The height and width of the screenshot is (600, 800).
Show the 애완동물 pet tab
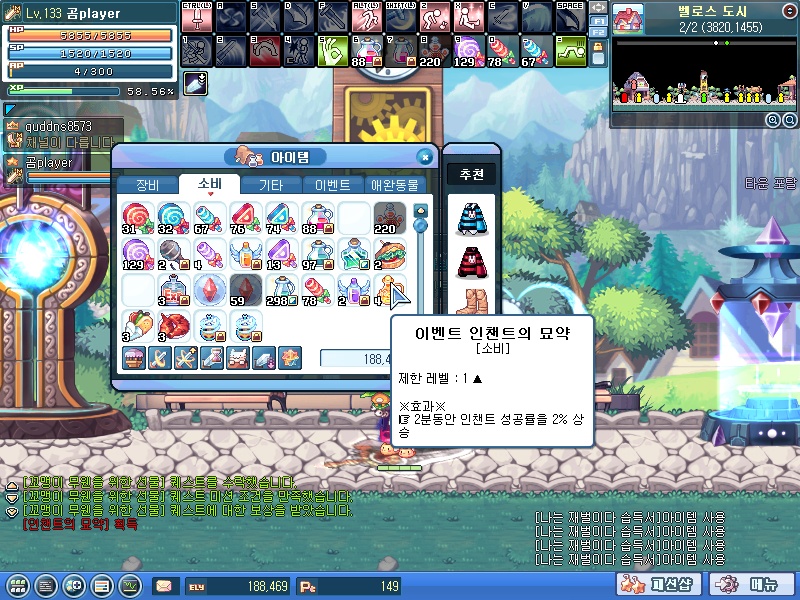(396, 185)
